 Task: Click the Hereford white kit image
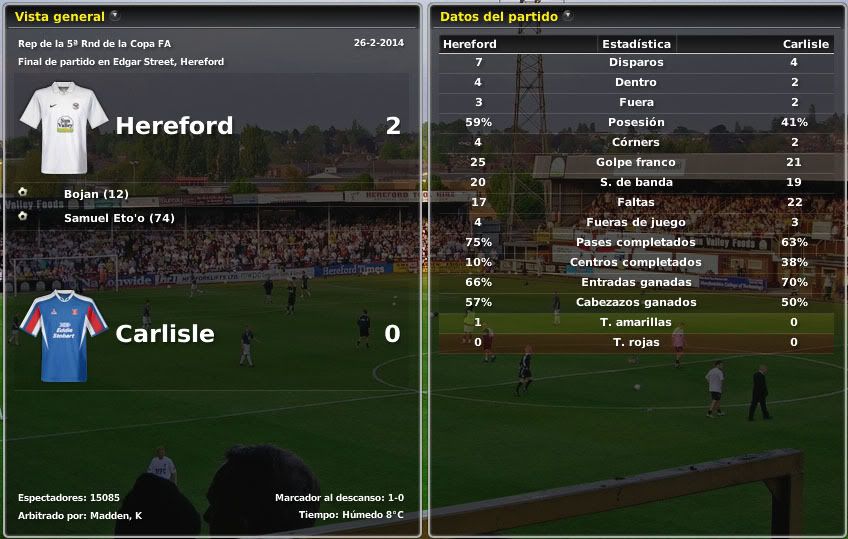click(64, 127)
